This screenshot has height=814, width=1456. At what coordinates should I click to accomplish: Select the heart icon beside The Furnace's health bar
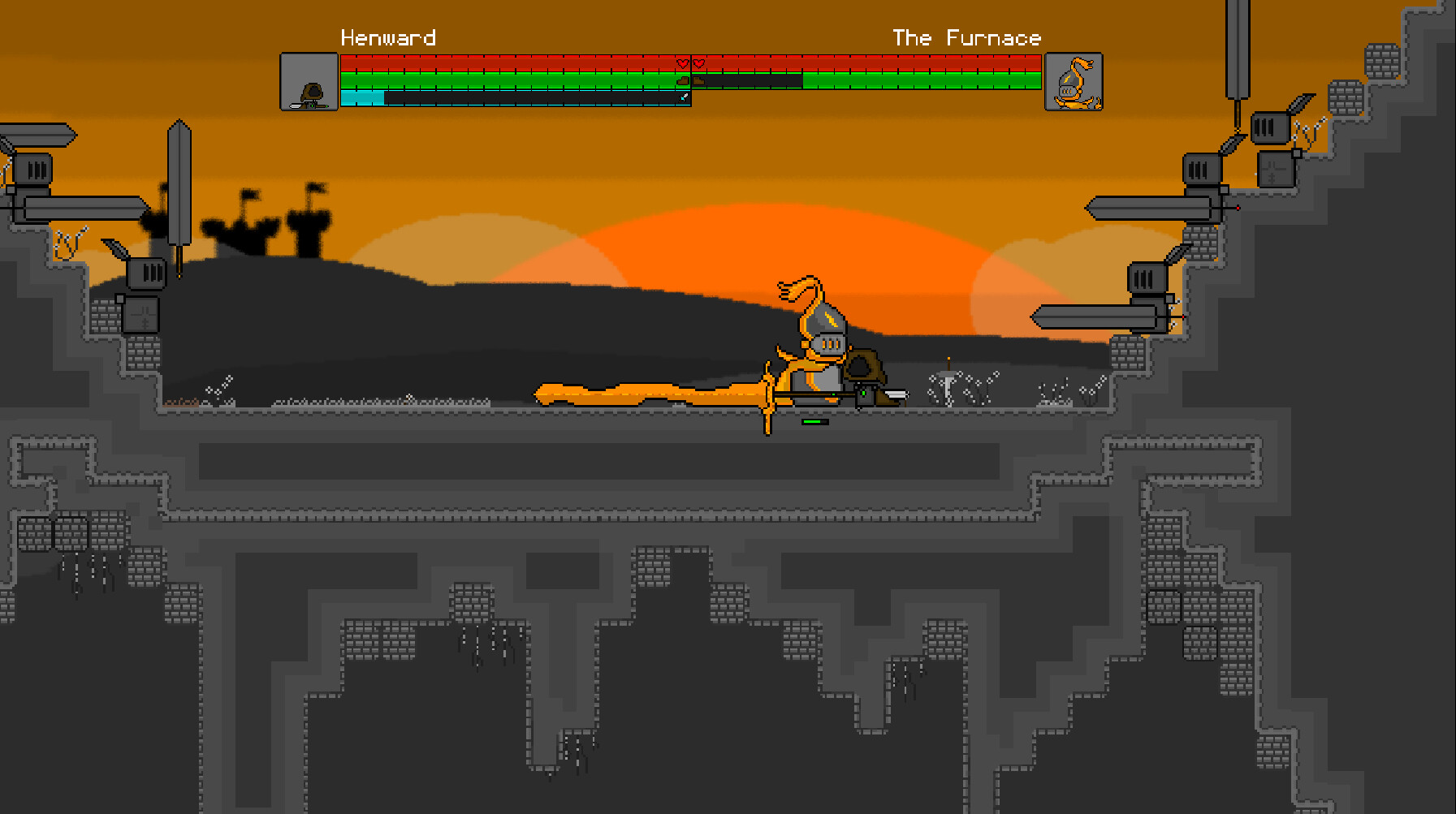pos(698,62)
